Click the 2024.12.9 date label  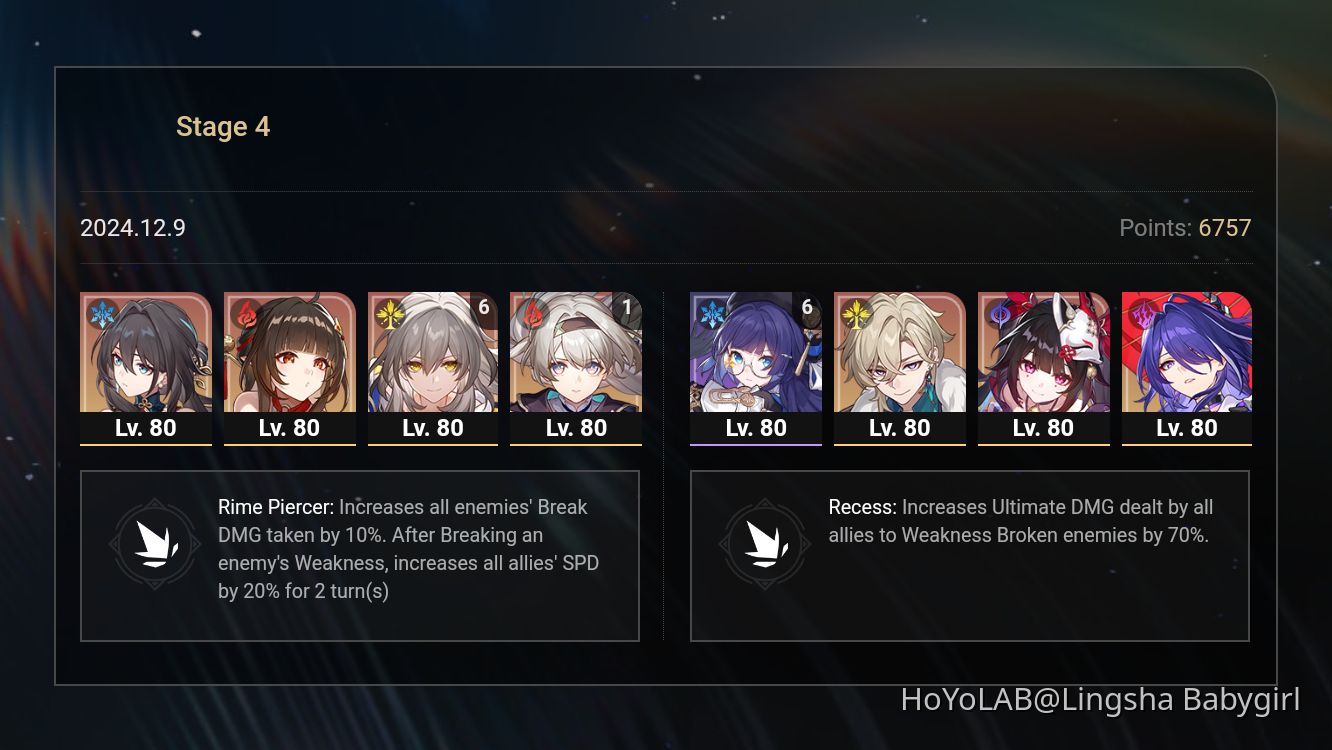(132, 228)
